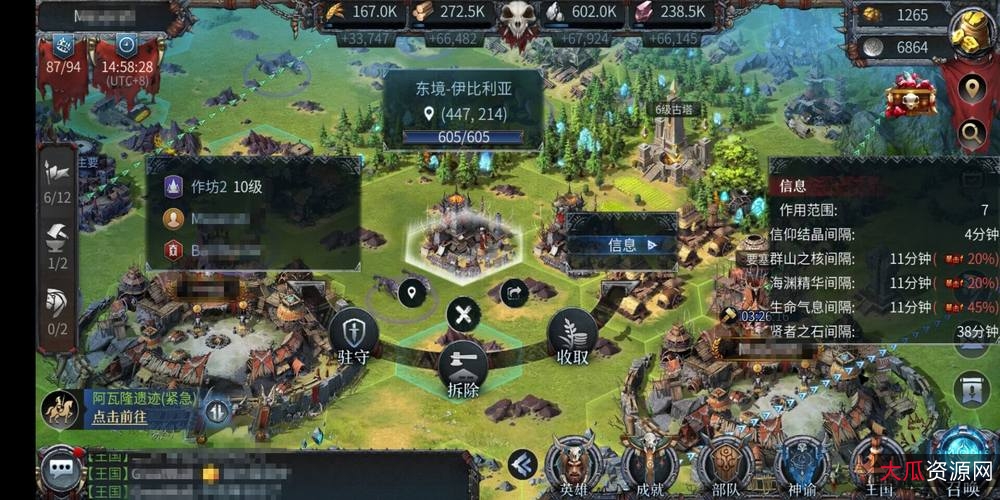This screenshot has height=500, width=1000.
Task: Click the location pin icon beside the workshop
Action: (409, 293)
